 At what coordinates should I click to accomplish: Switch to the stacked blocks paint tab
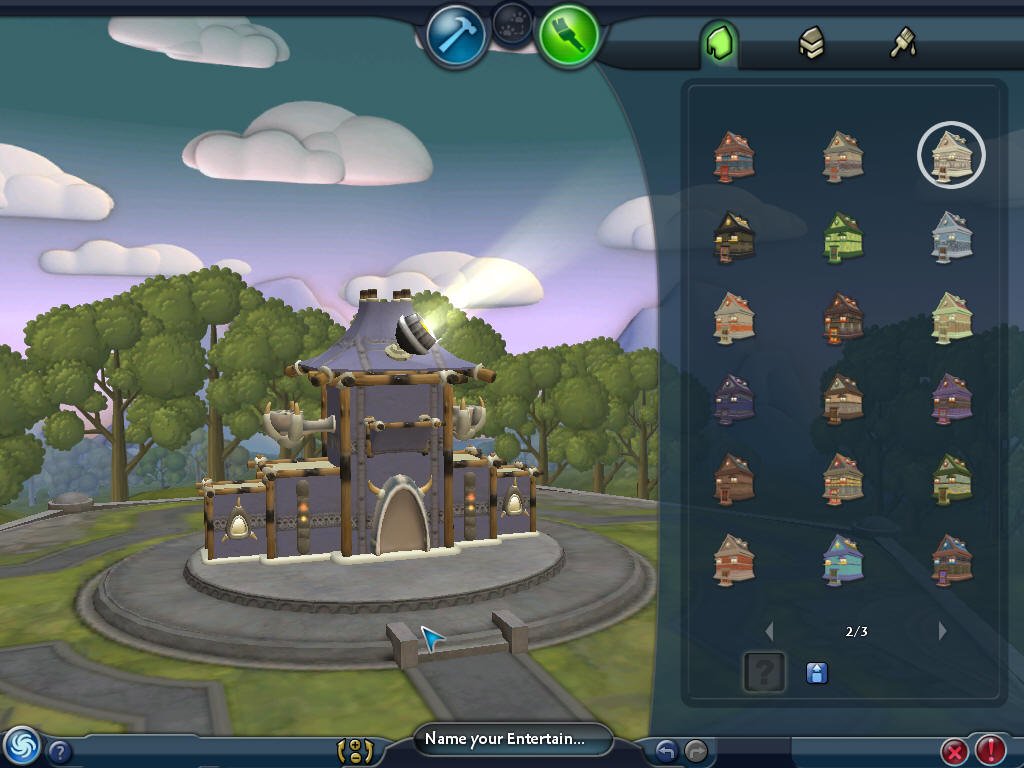[x=811, y=43]
